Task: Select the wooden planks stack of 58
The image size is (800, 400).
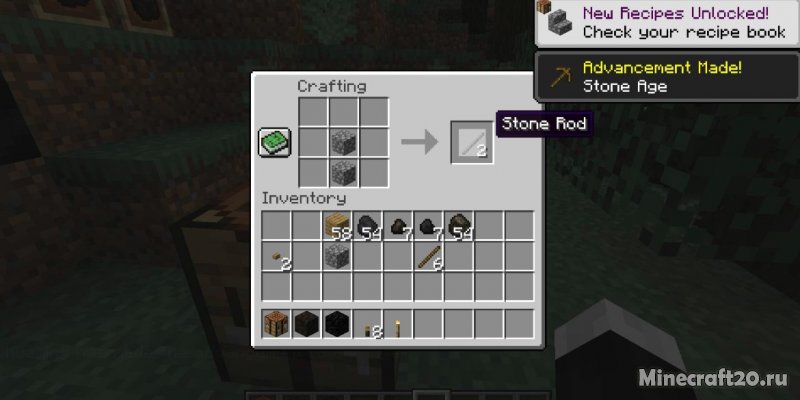Action: coord(337,226)
